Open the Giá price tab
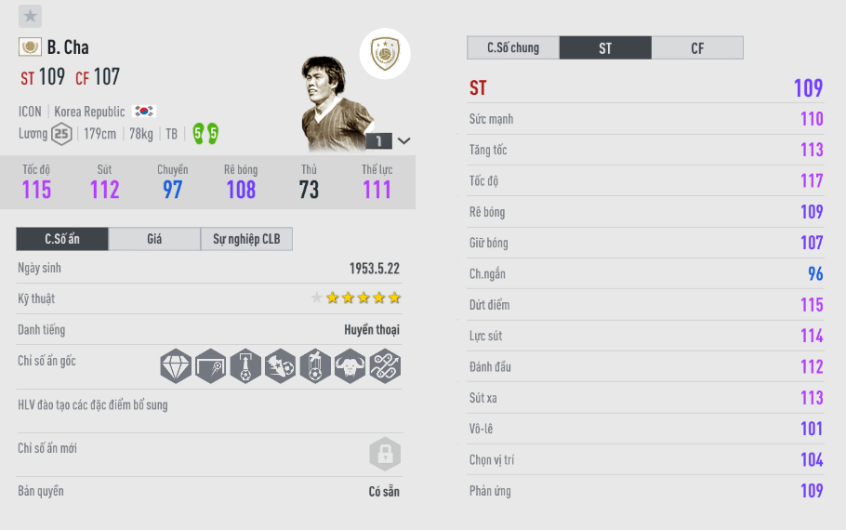 (x=154, y=239)
